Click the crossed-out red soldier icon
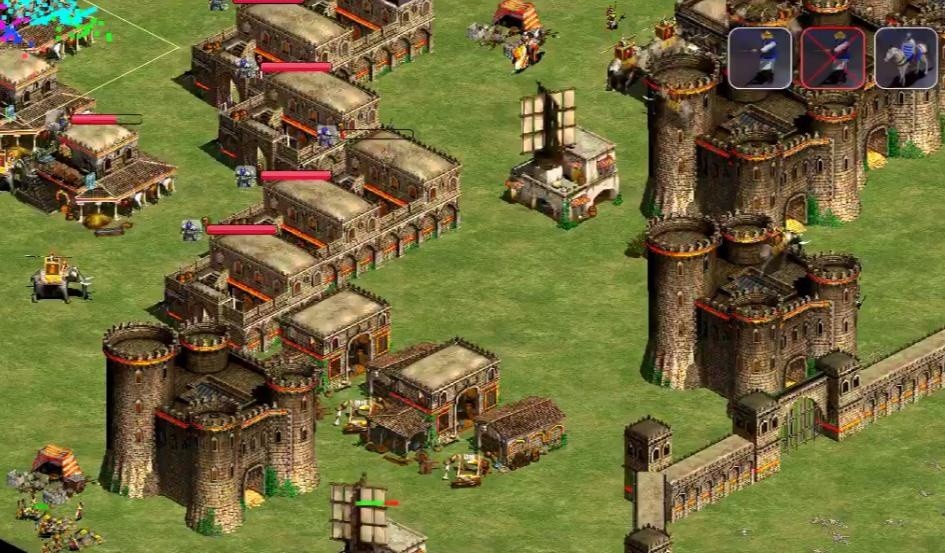Viewport: 945px width, 553px height. [832, 58]
